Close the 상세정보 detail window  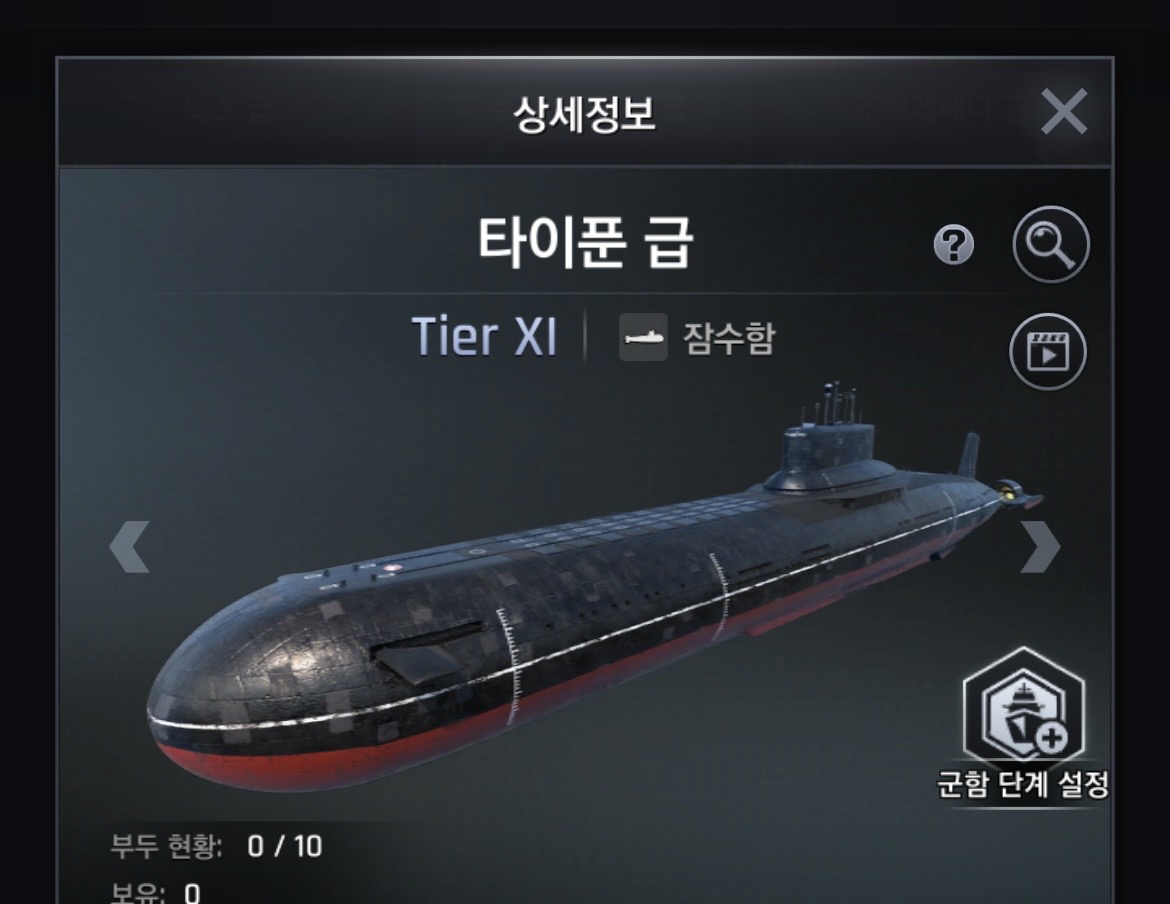[1063, 111]
